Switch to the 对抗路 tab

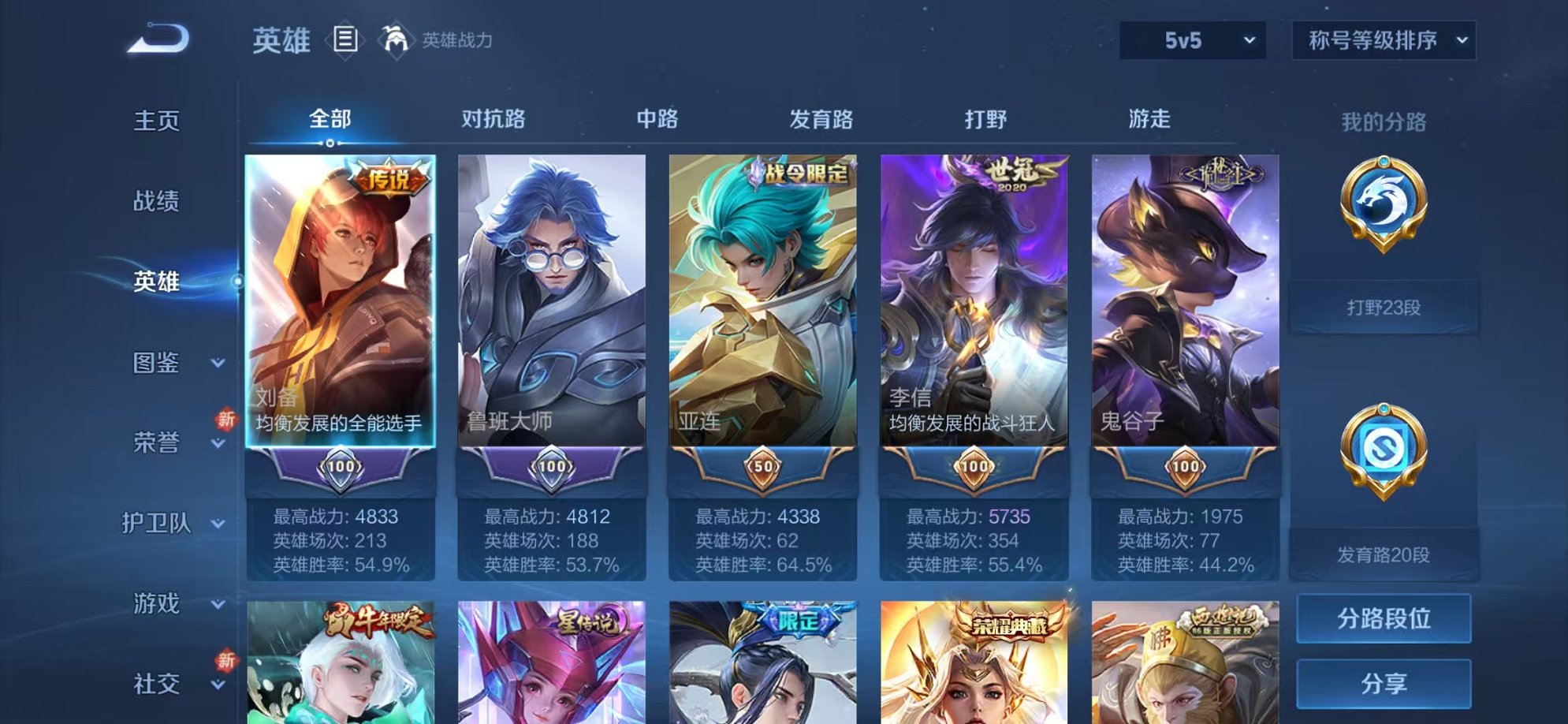tap(493, 118)
